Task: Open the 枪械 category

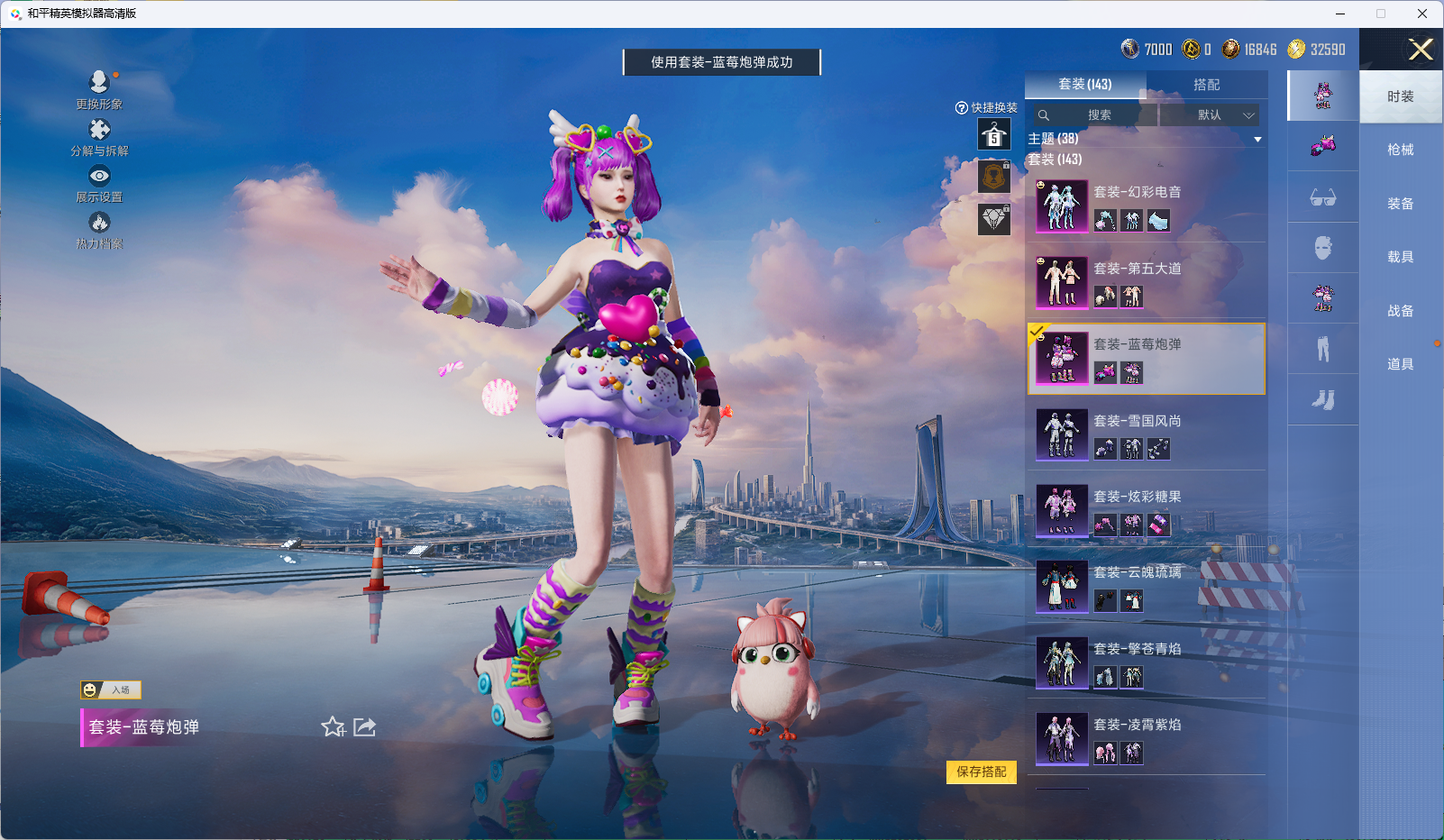Action: coord(1400,150)
